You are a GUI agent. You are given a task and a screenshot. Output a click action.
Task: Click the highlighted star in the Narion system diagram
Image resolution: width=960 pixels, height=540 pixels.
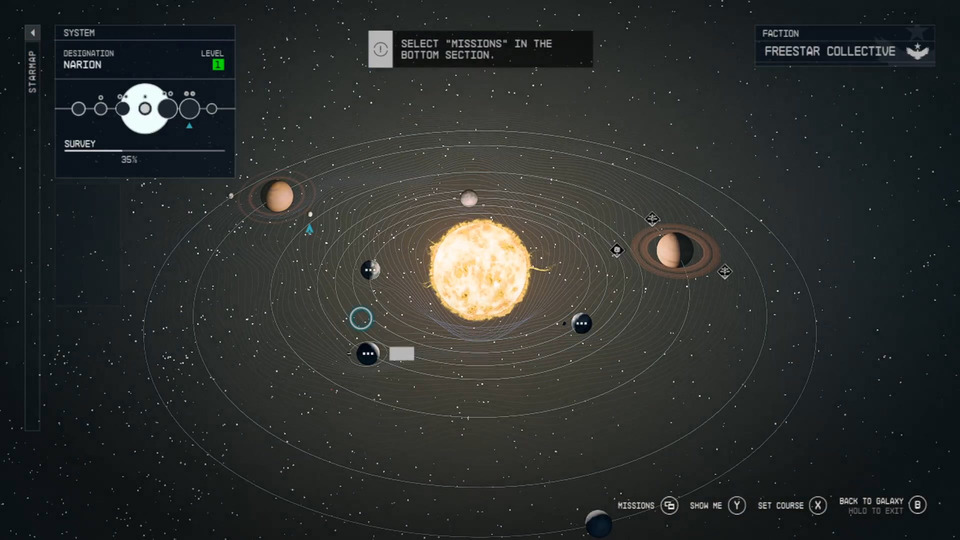pos(145,108)
